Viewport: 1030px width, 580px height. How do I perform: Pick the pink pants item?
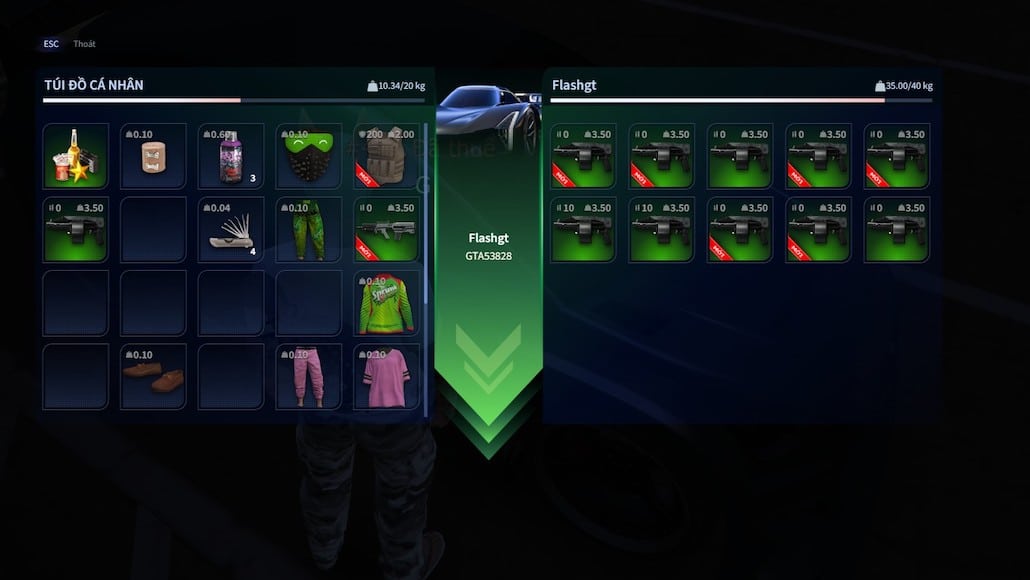tap(308, 377)
